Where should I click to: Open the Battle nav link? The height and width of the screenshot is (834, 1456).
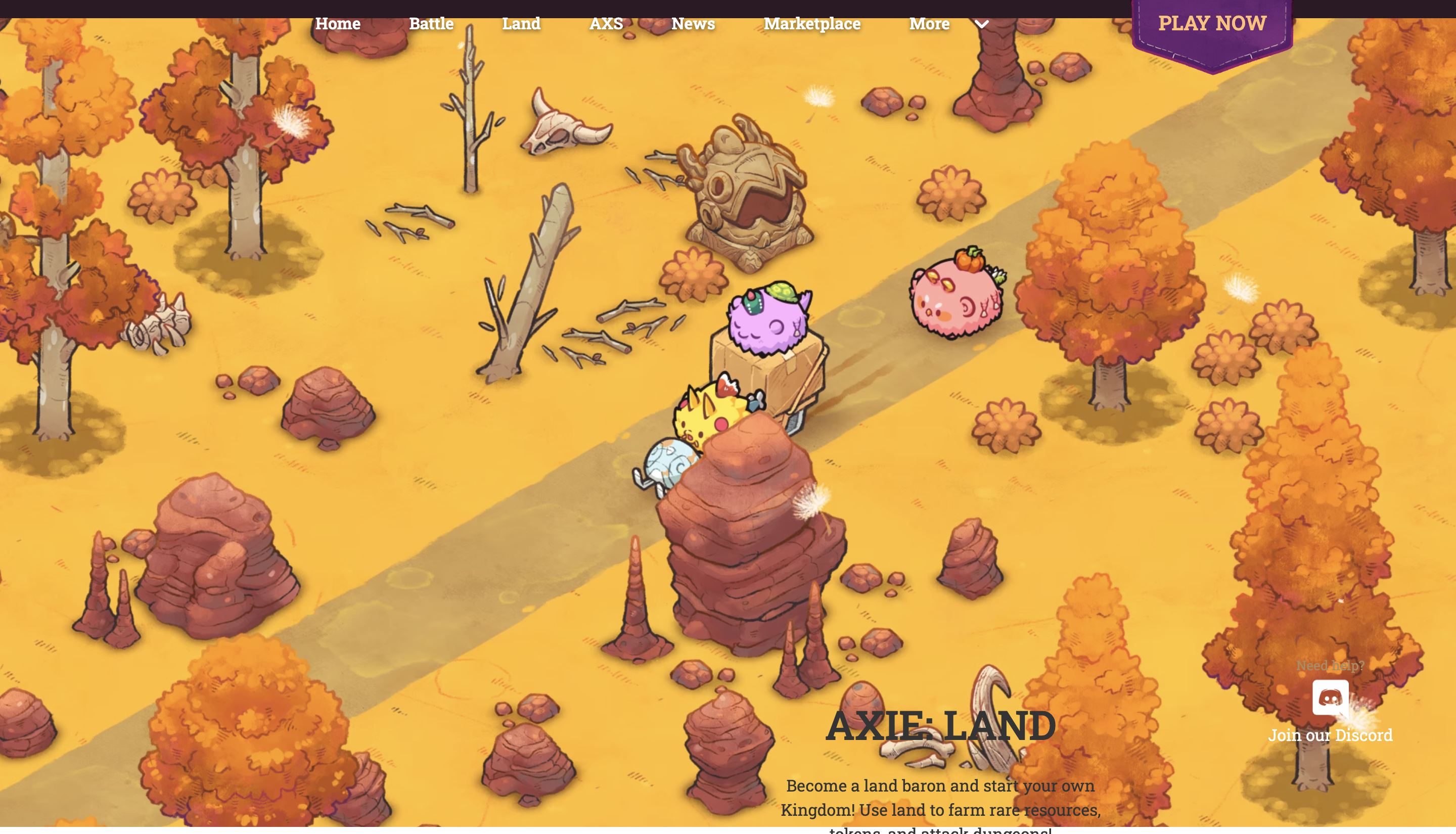click(x=431, y=23)
